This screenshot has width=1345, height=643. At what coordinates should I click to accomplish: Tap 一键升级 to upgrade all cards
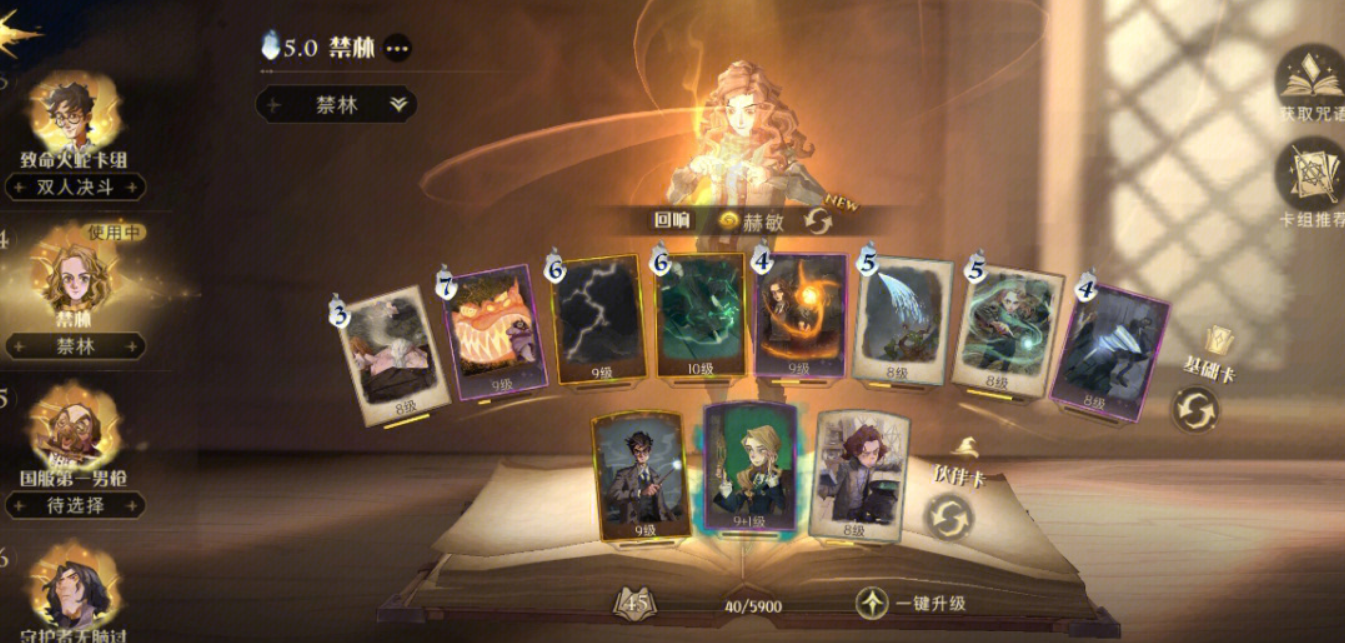click(x=910, y=603)
